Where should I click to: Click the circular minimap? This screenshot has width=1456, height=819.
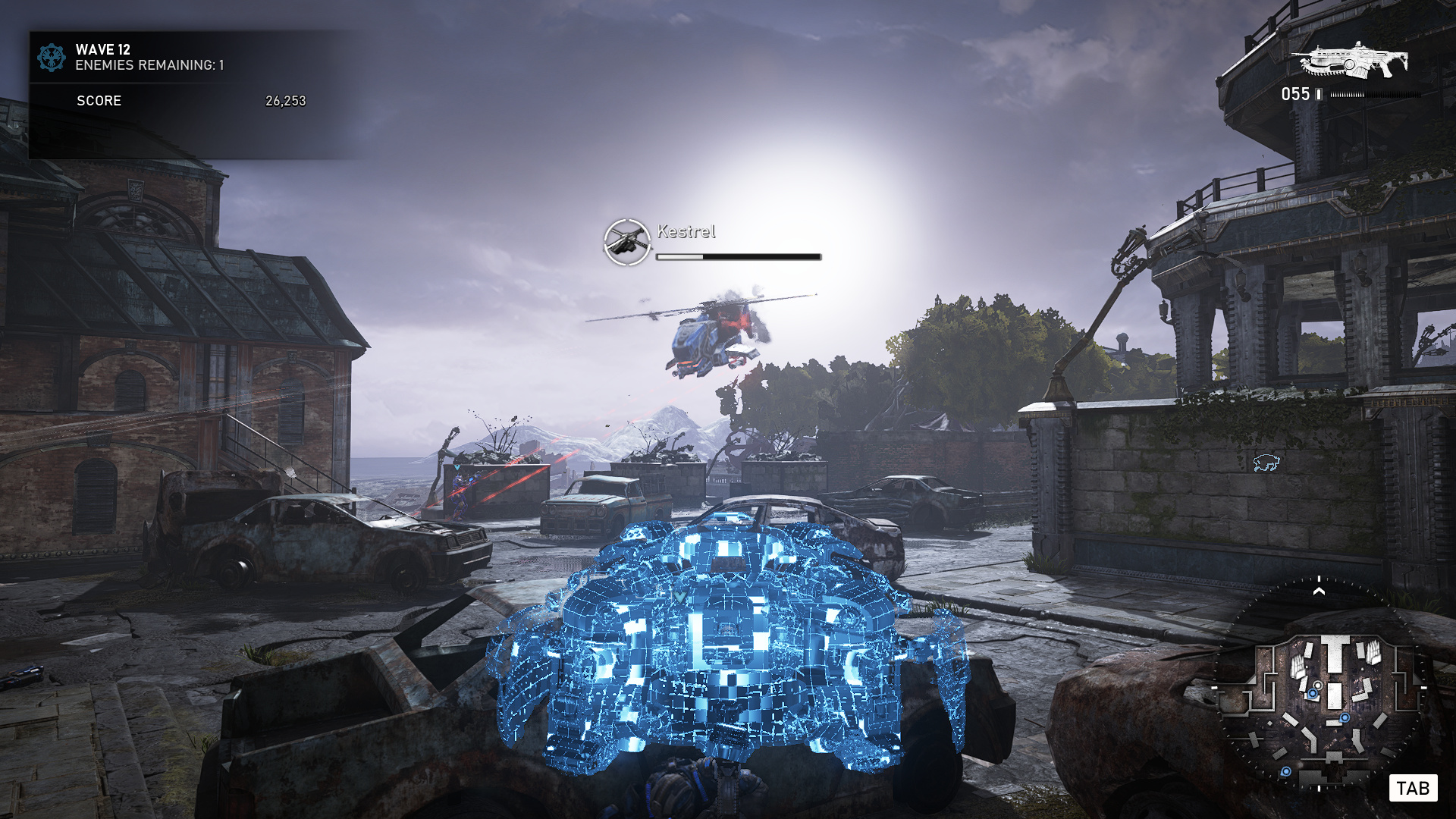[1319, 686]
